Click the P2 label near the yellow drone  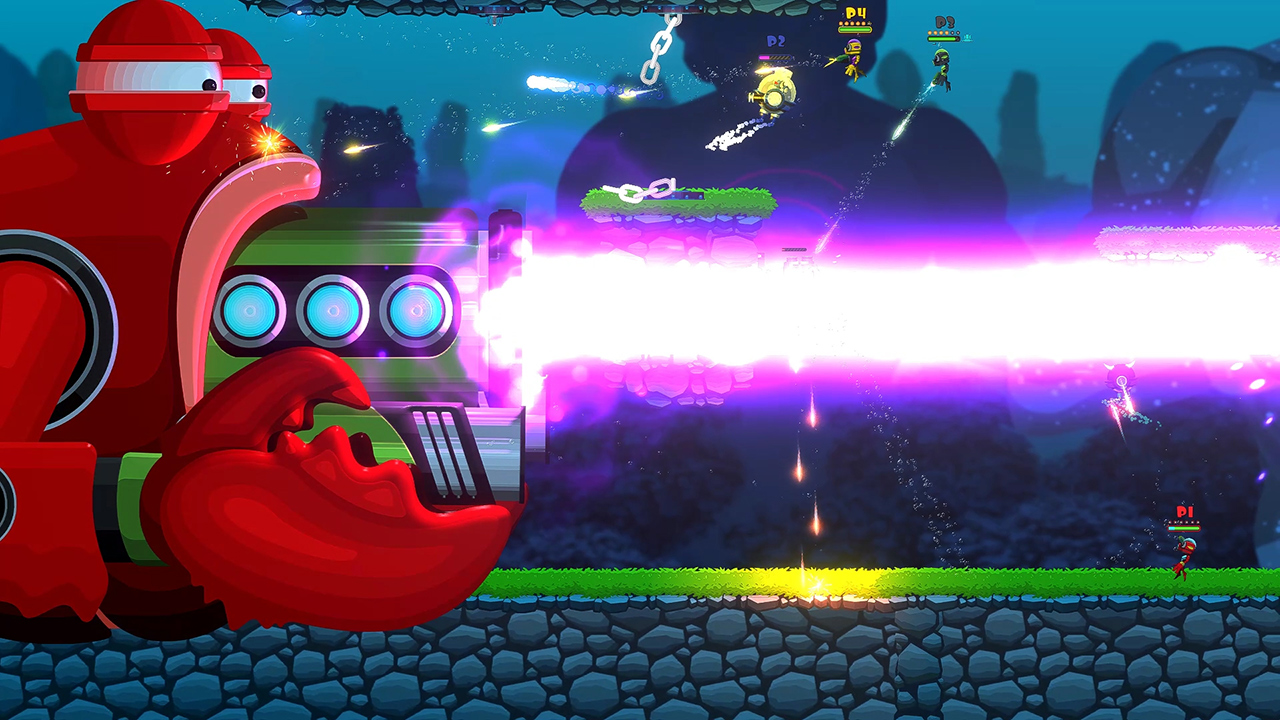774,43
